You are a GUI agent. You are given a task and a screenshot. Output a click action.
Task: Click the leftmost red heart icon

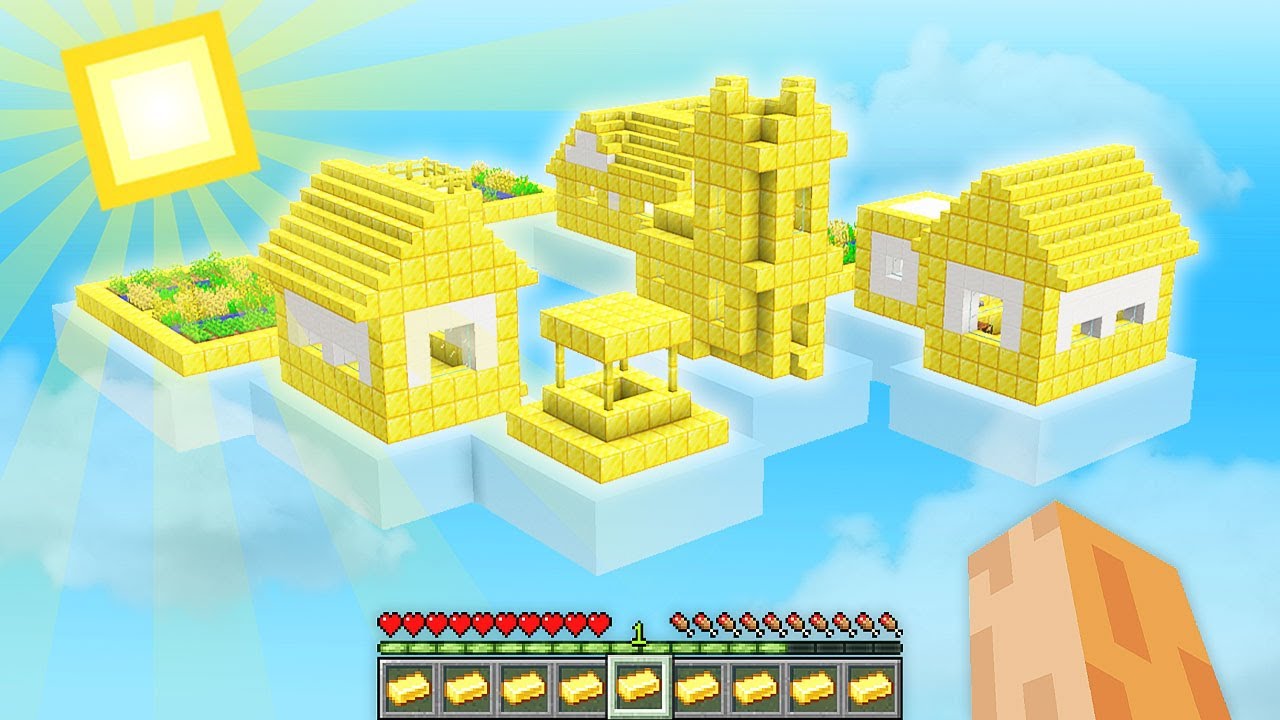(x=392, y=622)
